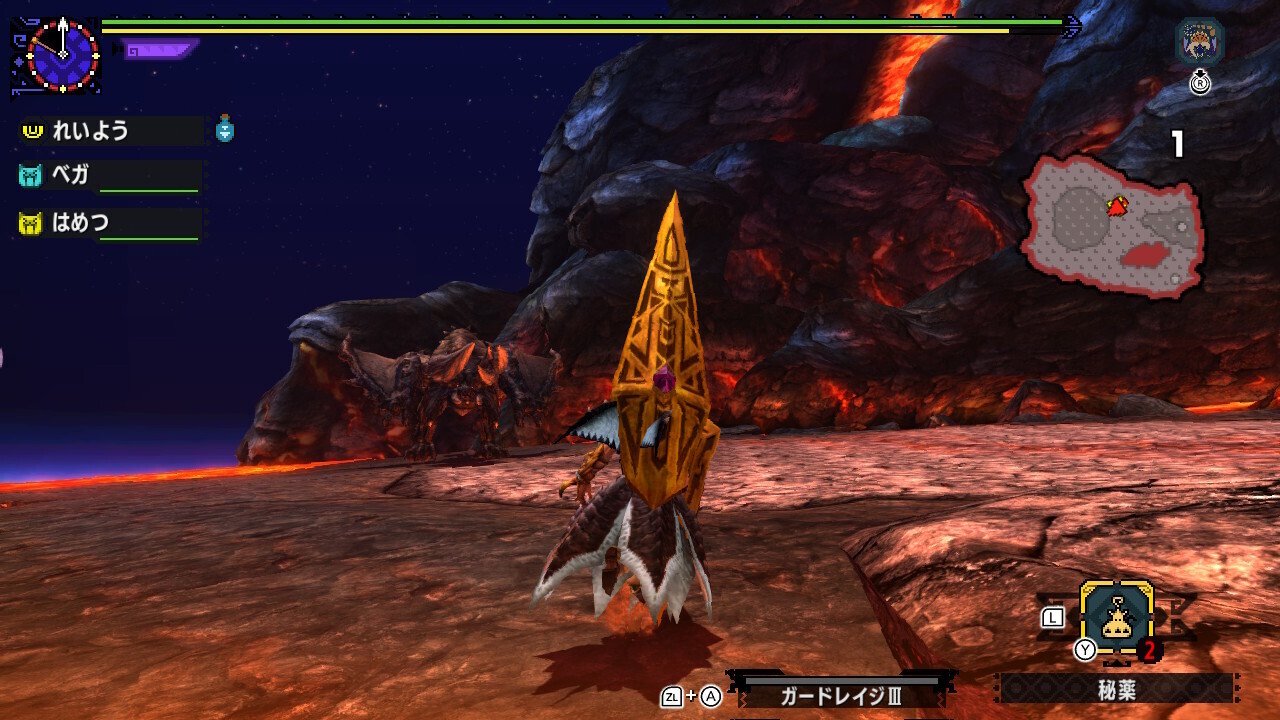Select the 秘薬 item slot icon

1117,616
